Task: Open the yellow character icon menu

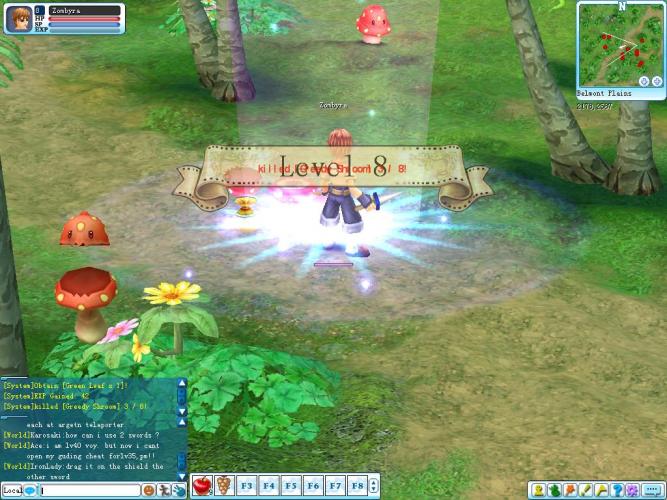Action: click(538, 490)
